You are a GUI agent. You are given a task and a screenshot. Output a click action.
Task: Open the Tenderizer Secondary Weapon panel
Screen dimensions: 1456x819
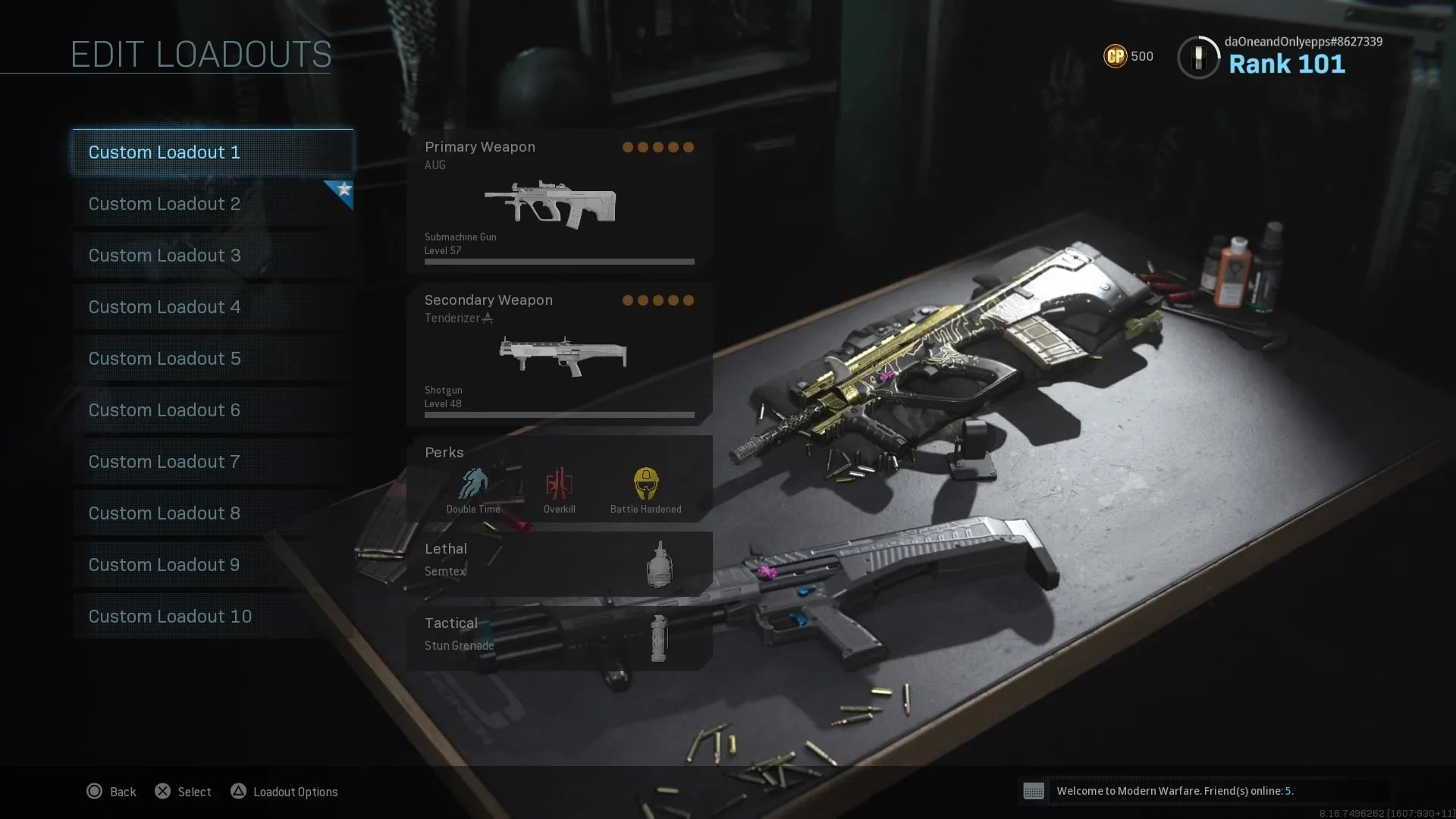tap(559, 353)
